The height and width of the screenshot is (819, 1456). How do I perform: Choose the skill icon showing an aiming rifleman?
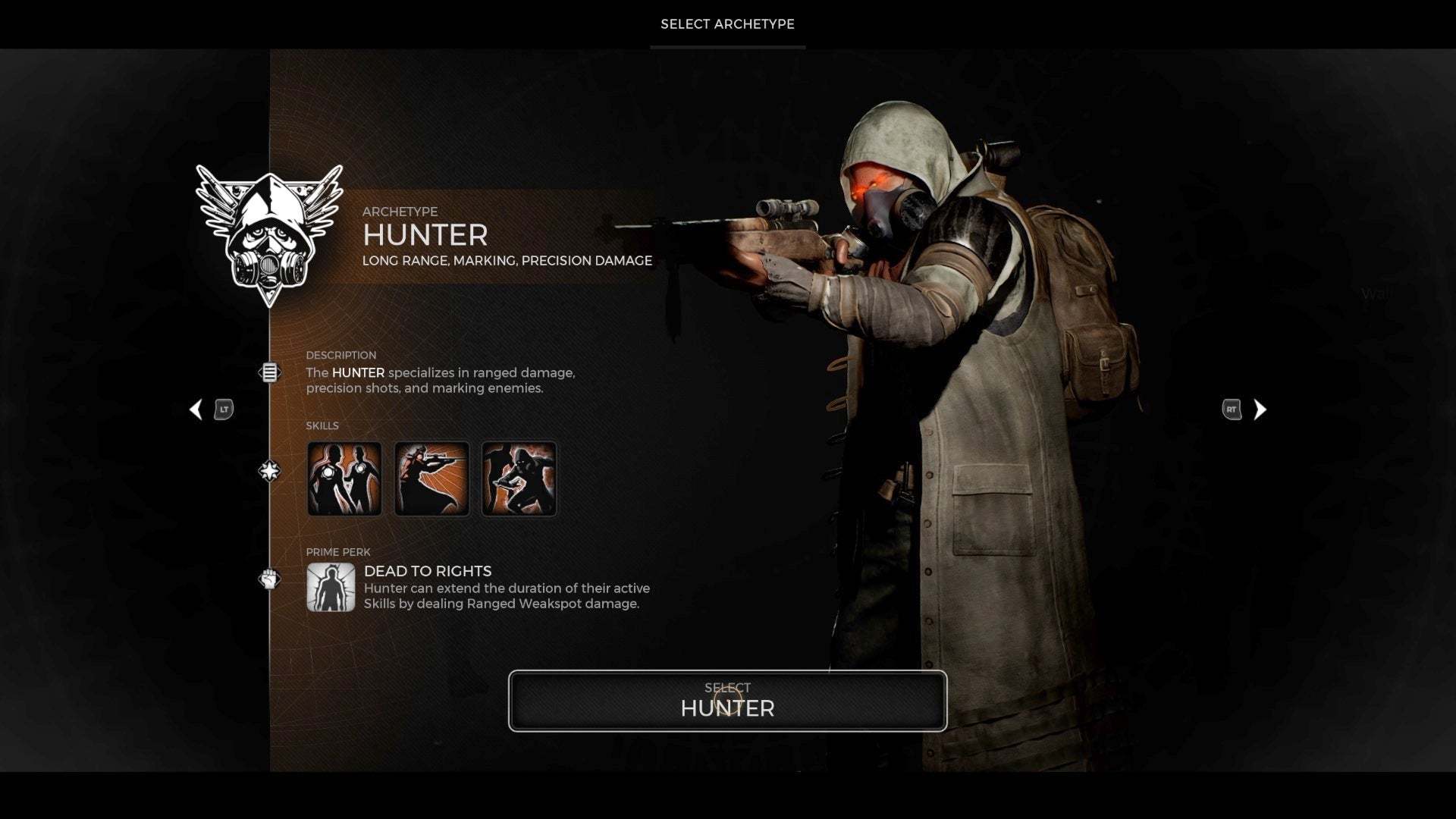[431, 479]
